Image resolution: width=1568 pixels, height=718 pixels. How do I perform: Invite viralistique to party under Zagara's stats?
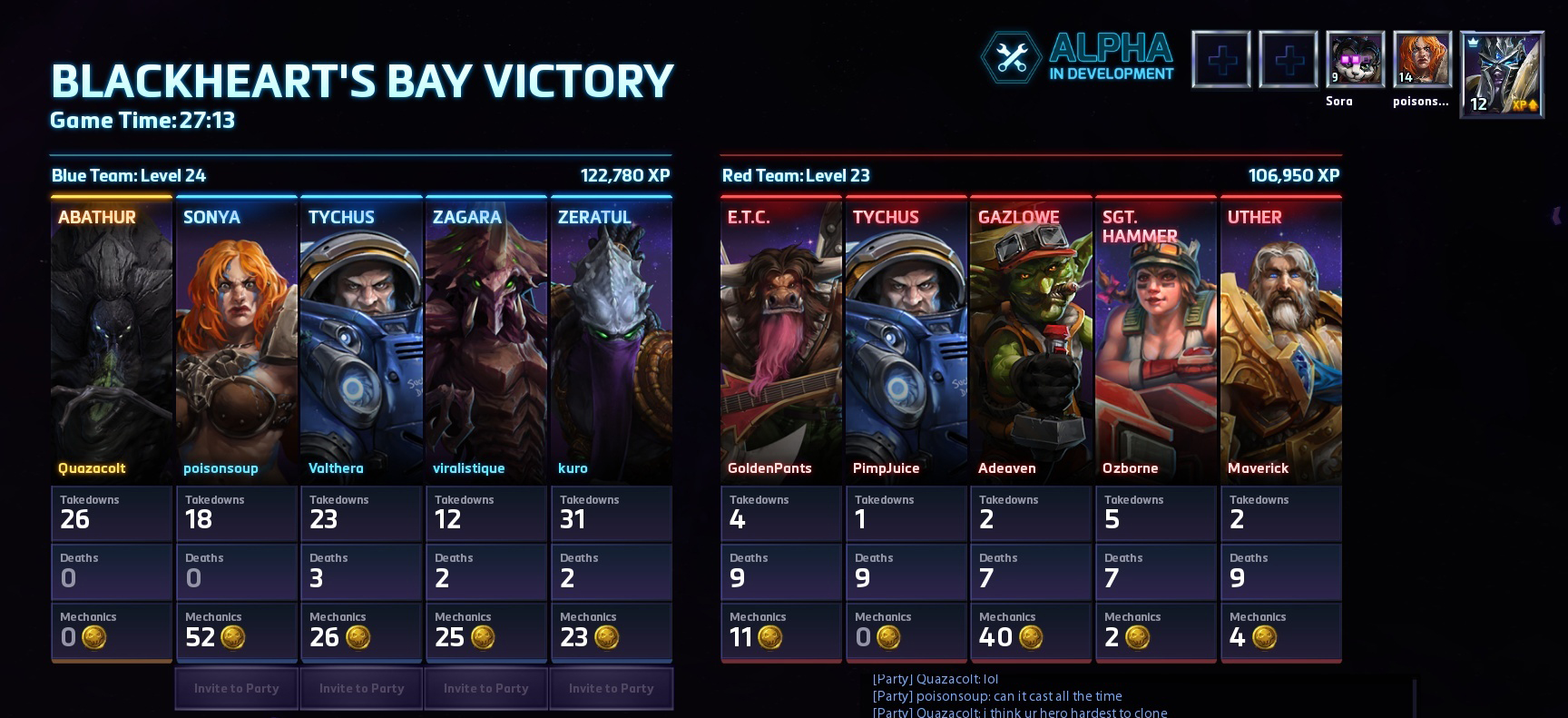486,688
